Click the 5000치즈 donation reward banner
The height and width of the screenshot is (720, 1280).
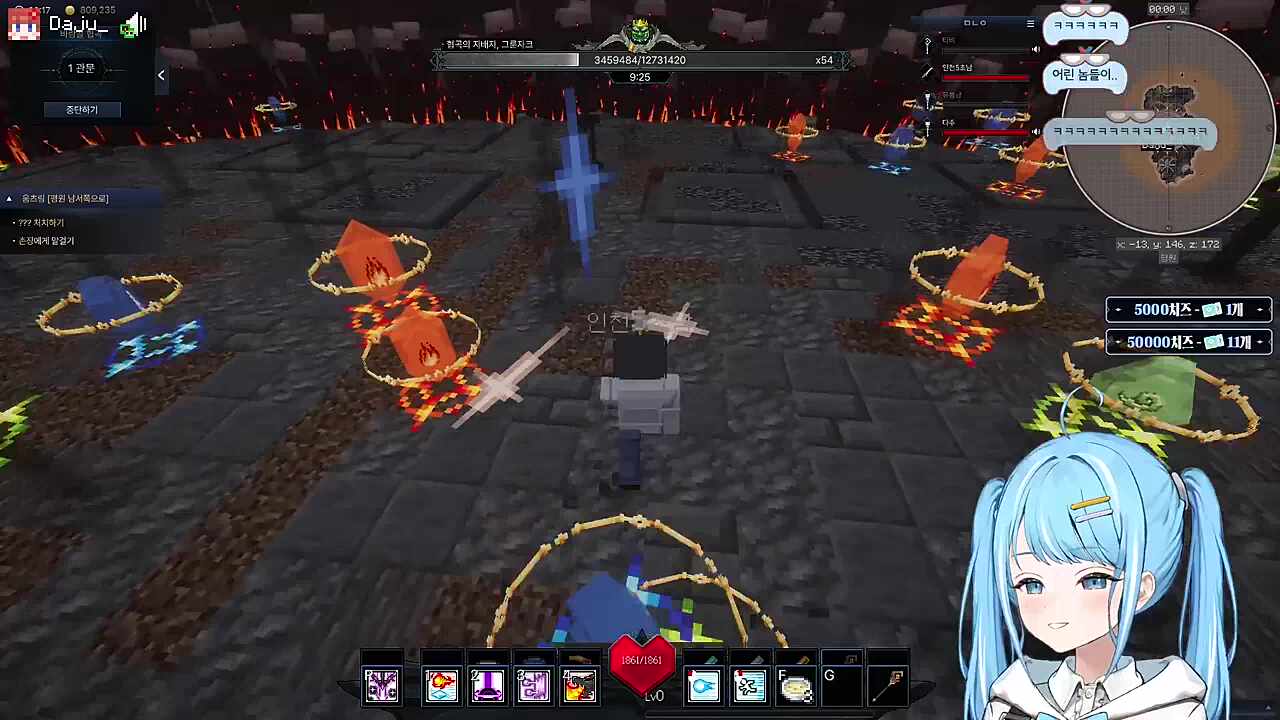pos(1188,310)
